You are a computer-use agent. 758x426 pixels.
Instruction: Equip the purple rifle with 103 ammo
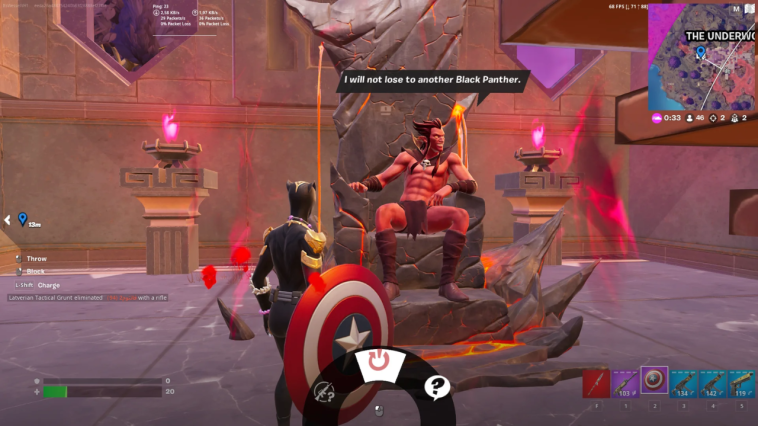pos(626,384)
